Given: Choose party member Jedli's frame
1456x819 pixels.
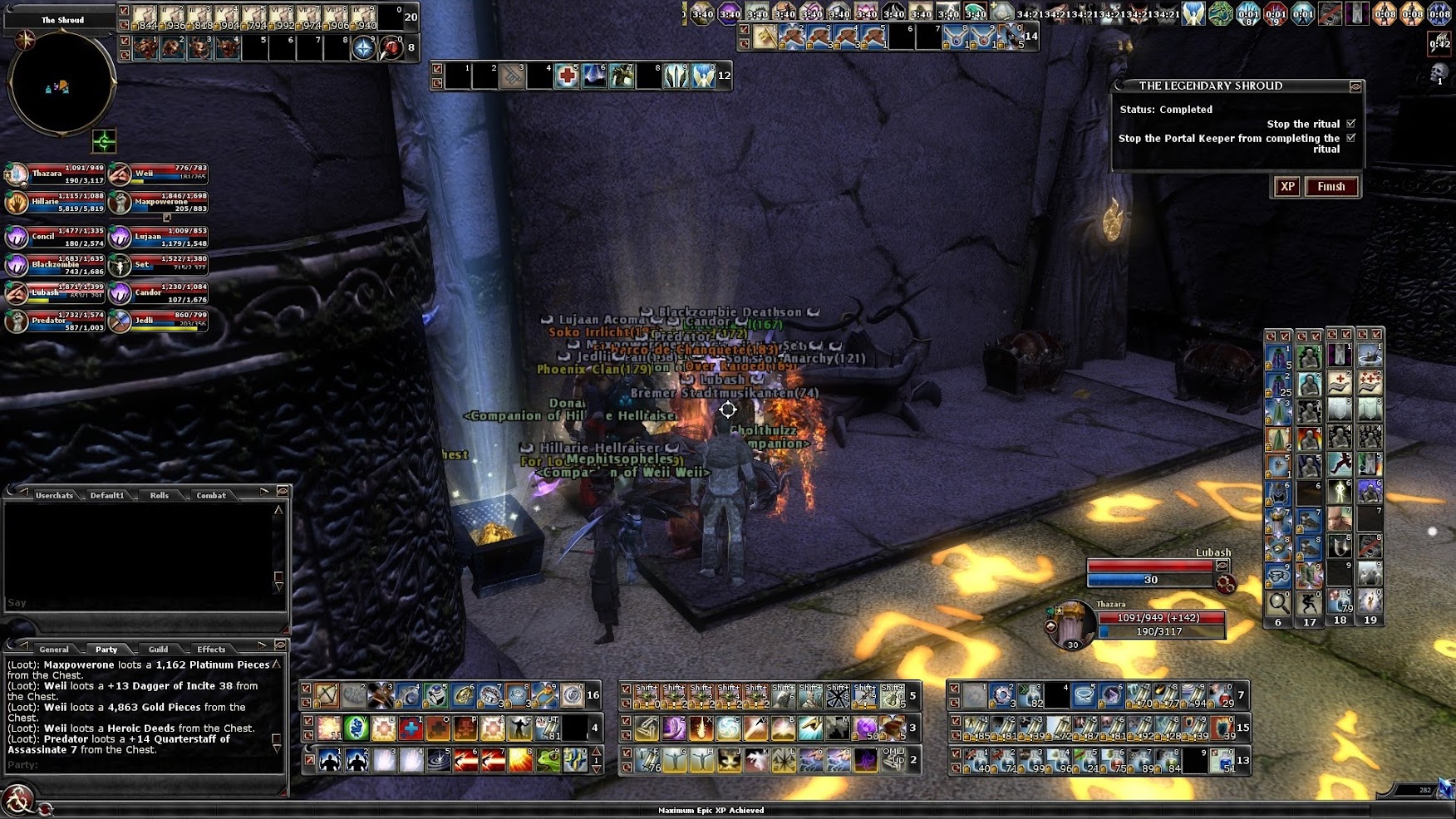Looking at the screenshot, I should [160, 321].
